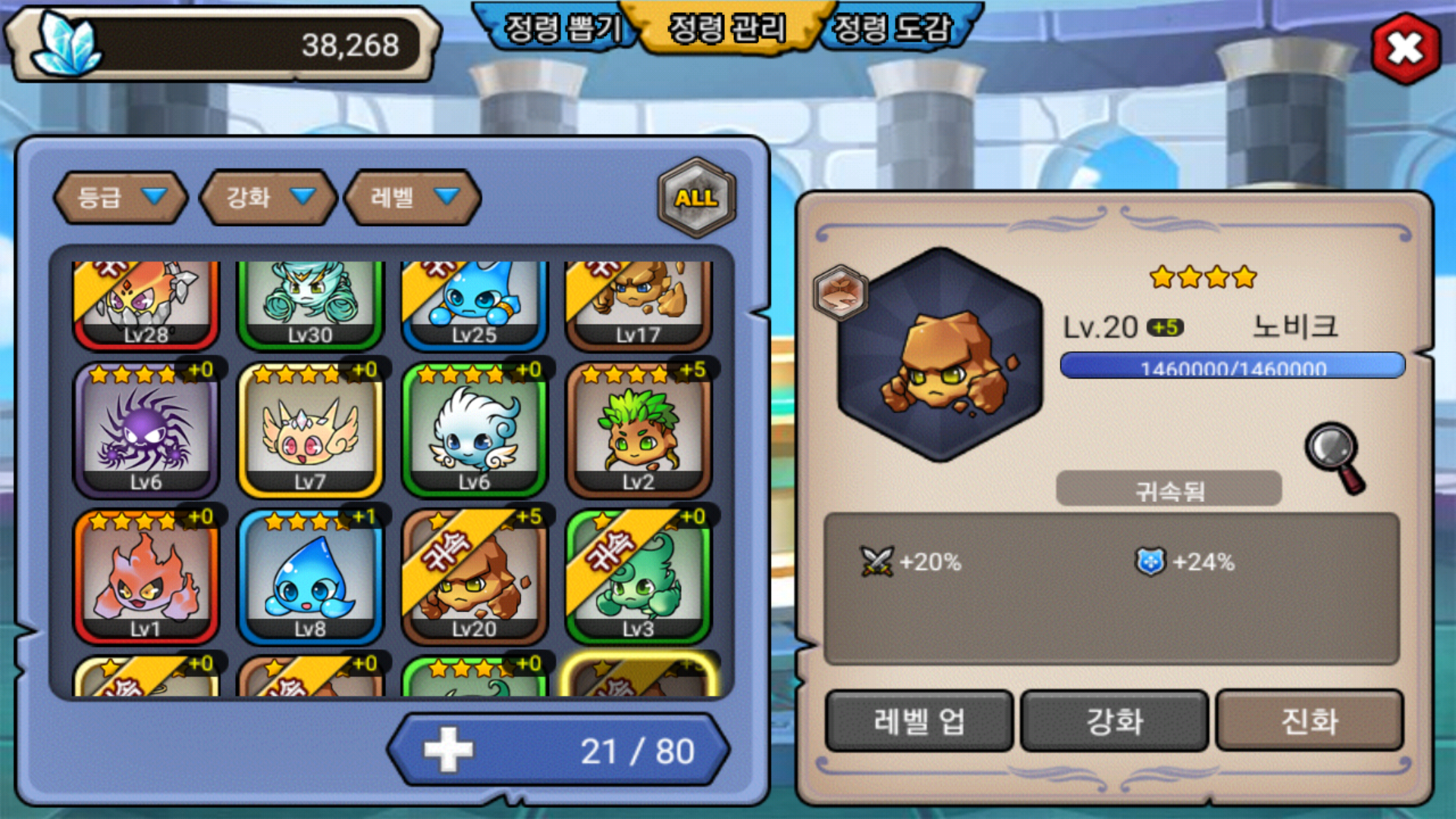
Task: Toggle the ALL filter hexagon
Action: coord(696,198)
